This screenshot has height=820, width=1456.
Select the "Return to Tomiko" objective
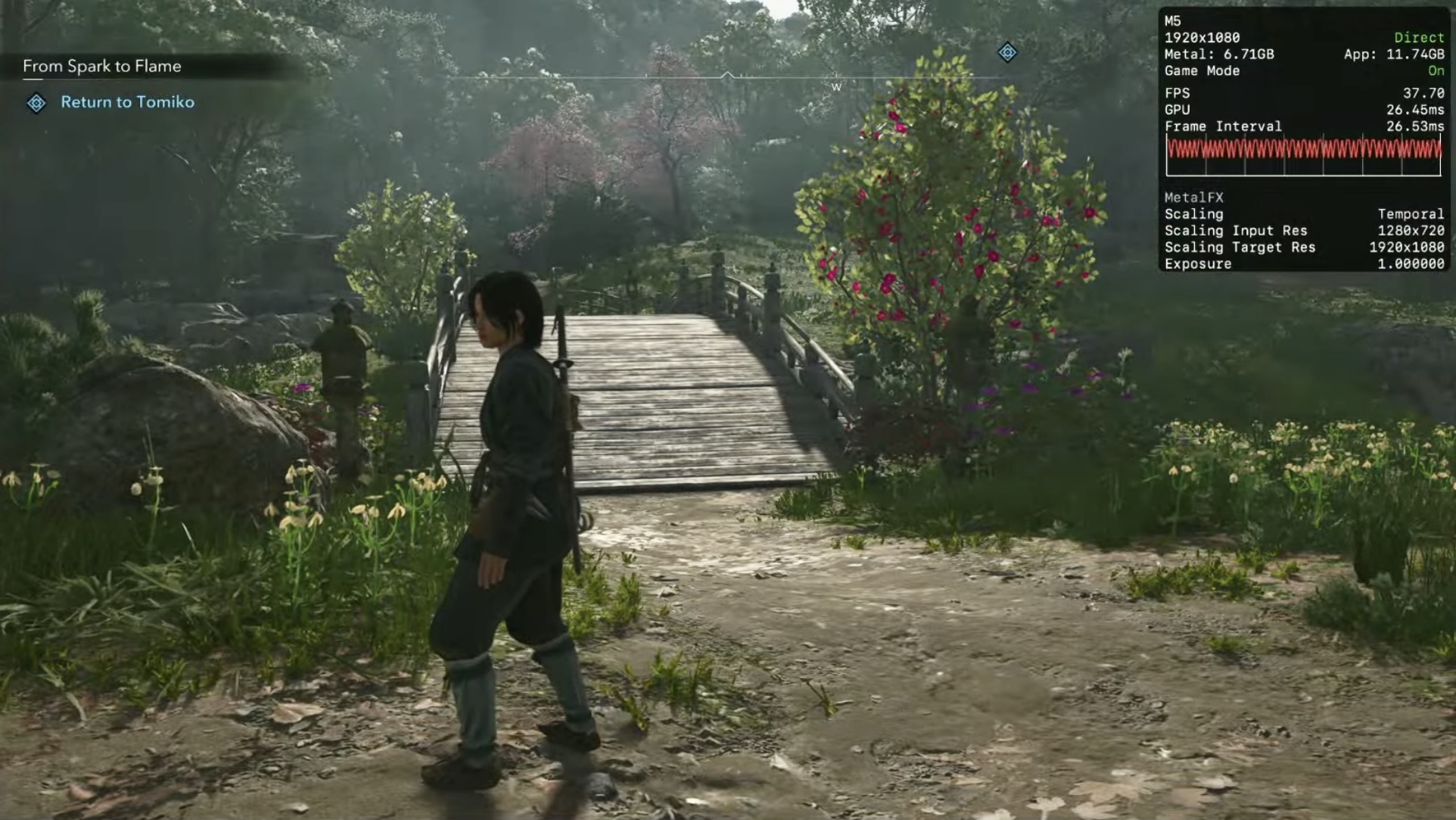coord(127,102)
